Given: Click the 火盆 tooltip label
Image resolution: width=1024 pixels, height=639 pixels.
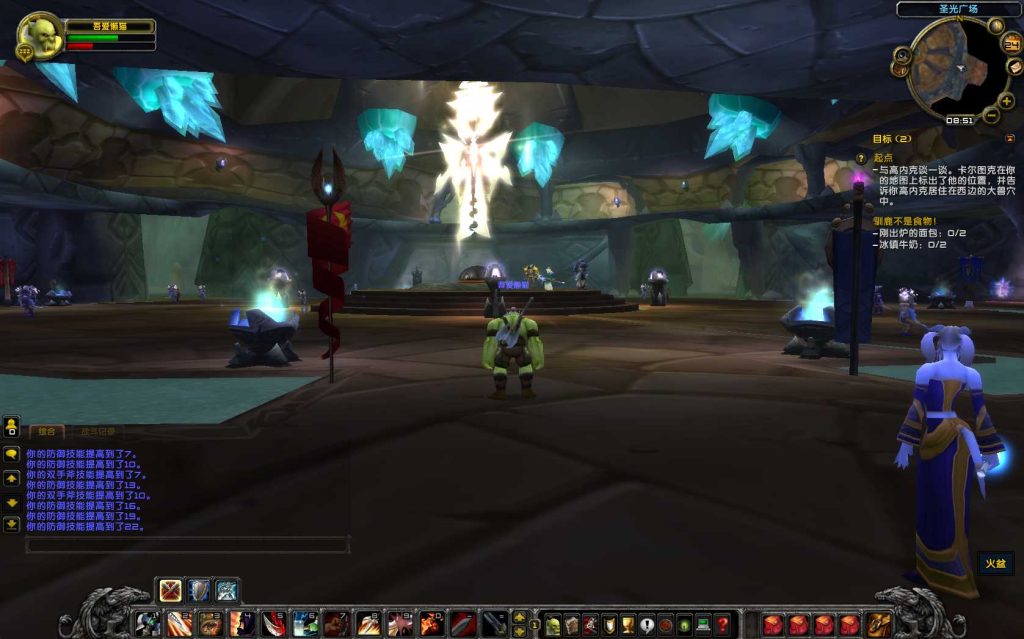Looking at the screenshot, I should click(993, 563).
